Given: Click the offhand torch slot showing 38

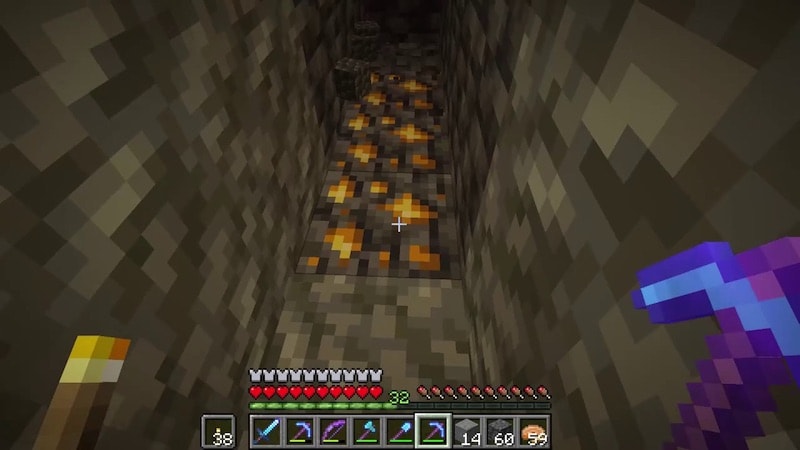Looking at the screenshot, I should 218,432.
